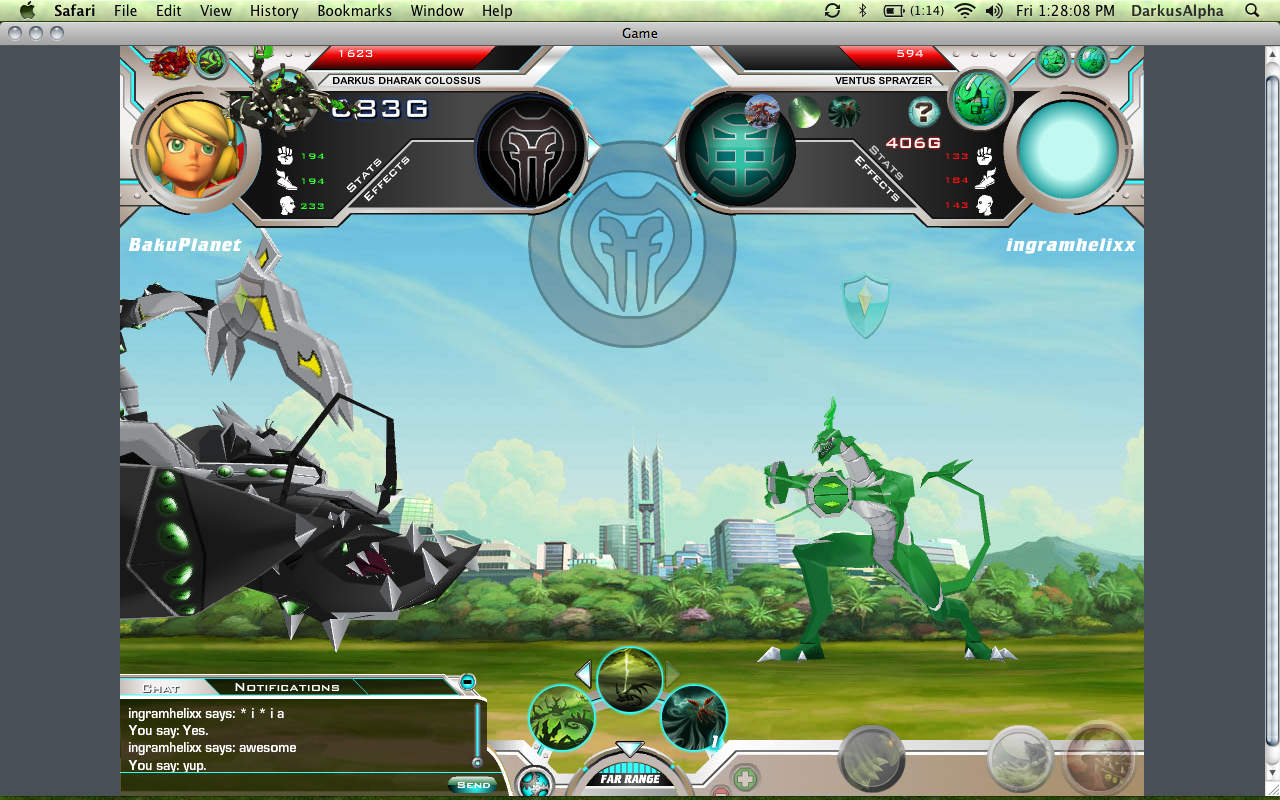1280x800 pixels.
Task: Show the next ability set
Action: pos(674,673)
